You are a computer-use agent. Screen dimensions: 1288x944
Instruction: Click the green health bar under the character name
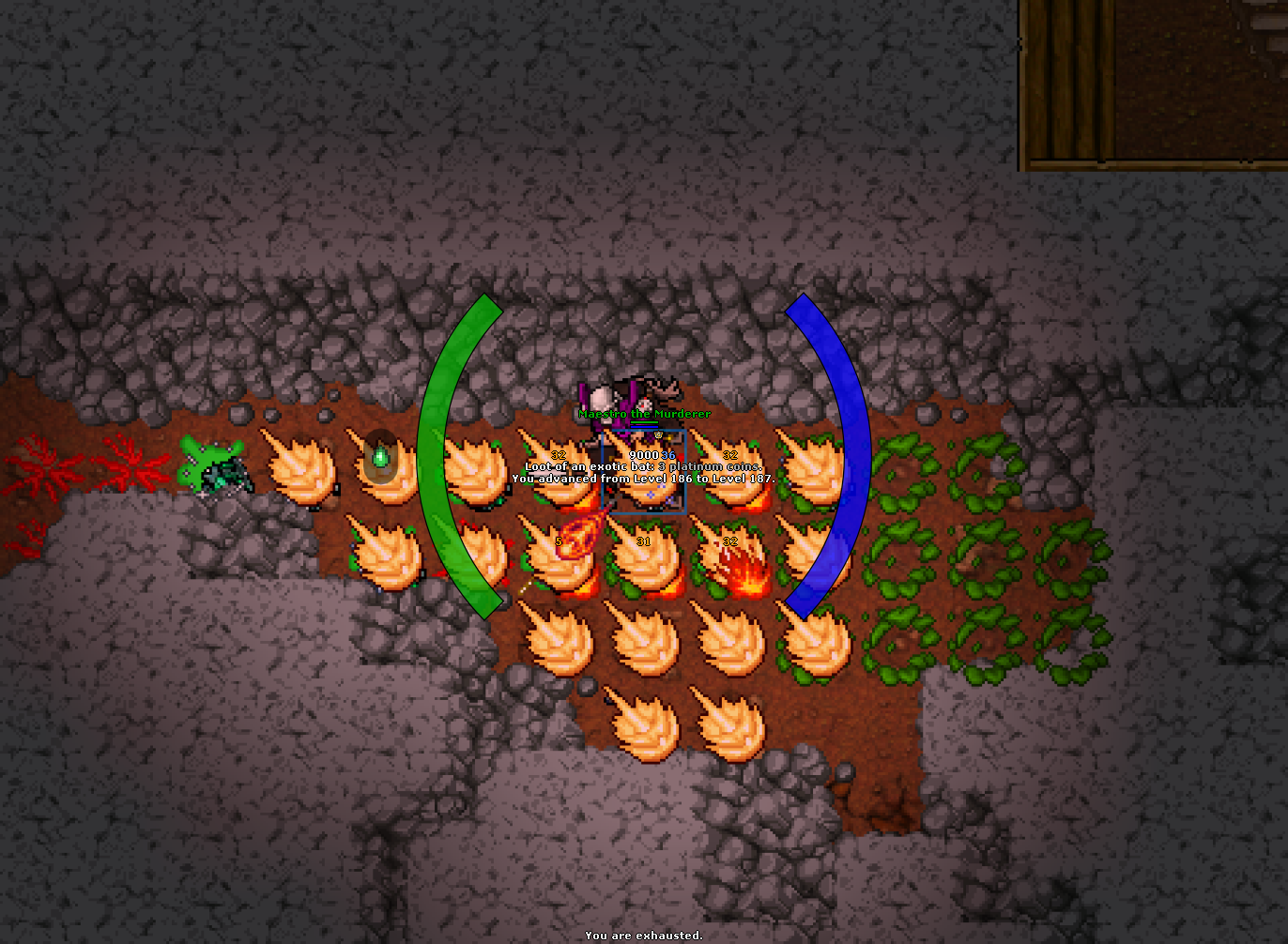pyautogui.click(x=644, y=421)
